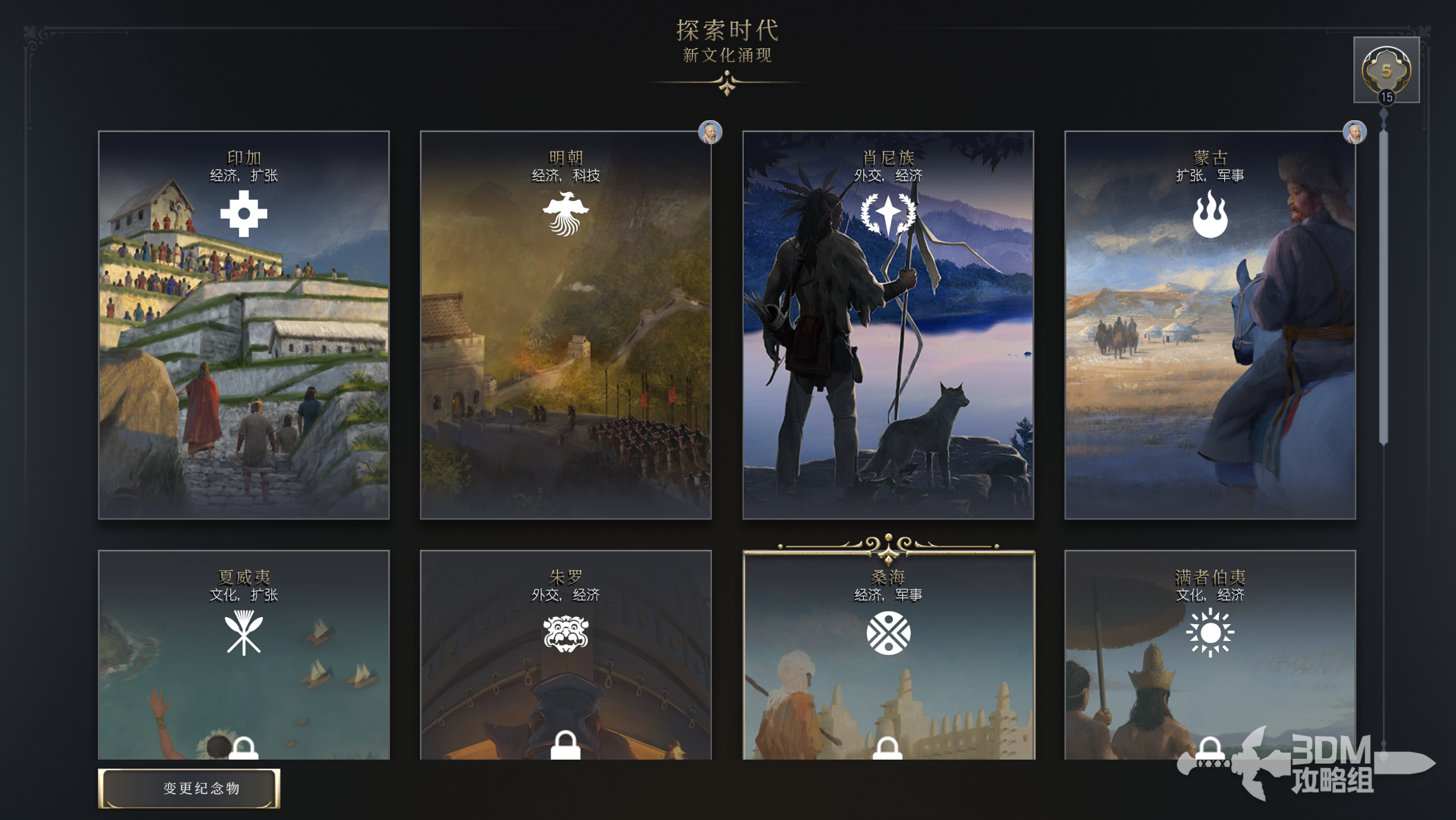Viewport: 1456px width, 820px height.
Task: Pick the highlighted 桑海 (Songhai) card
Action: (x=888, y=655)
